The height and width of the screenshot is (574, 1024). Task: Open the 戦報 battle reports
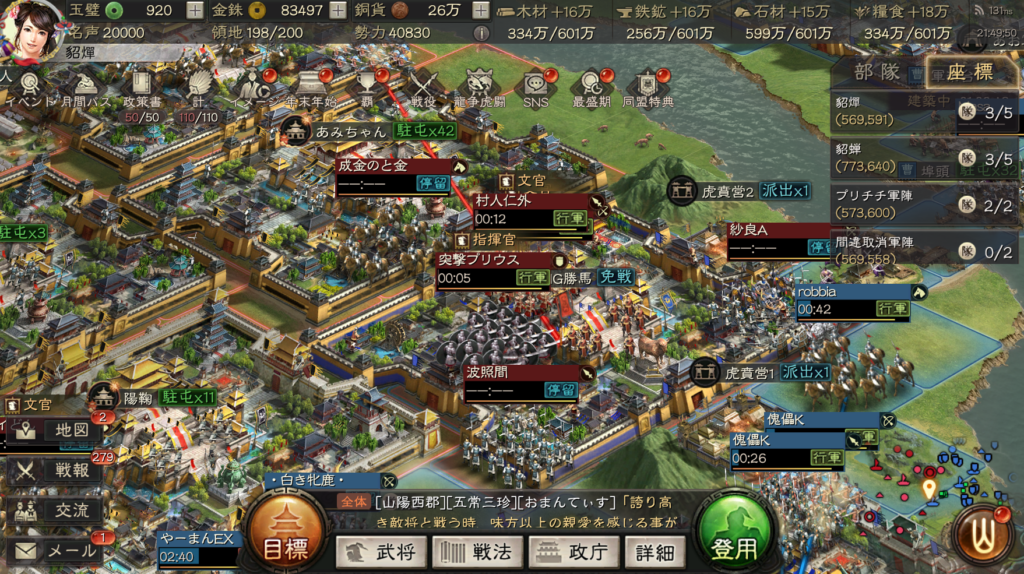[57, 470]
